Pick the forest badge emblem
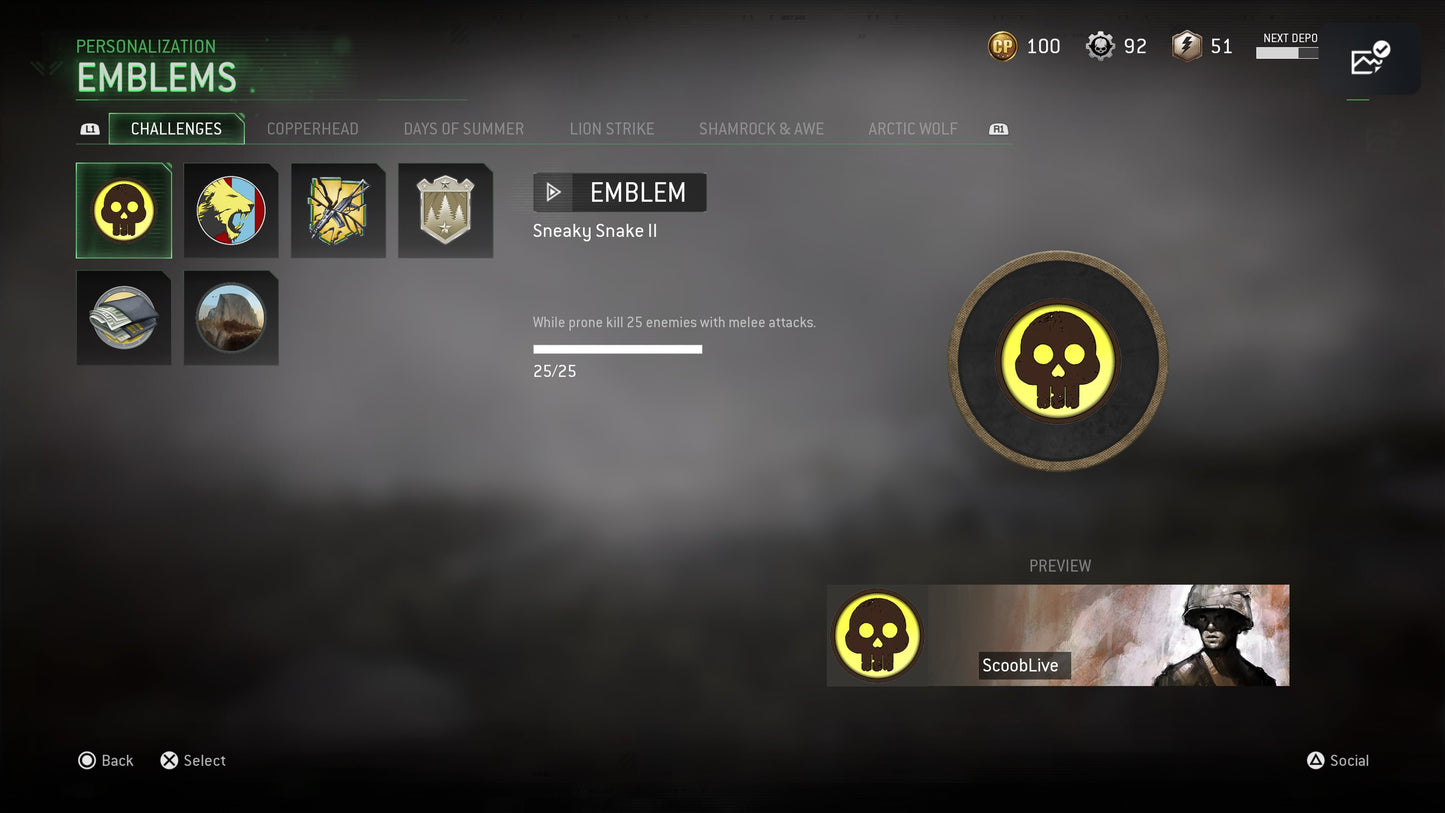Image resolution: width=1445 pixels, height=813 pixels. 445,210
